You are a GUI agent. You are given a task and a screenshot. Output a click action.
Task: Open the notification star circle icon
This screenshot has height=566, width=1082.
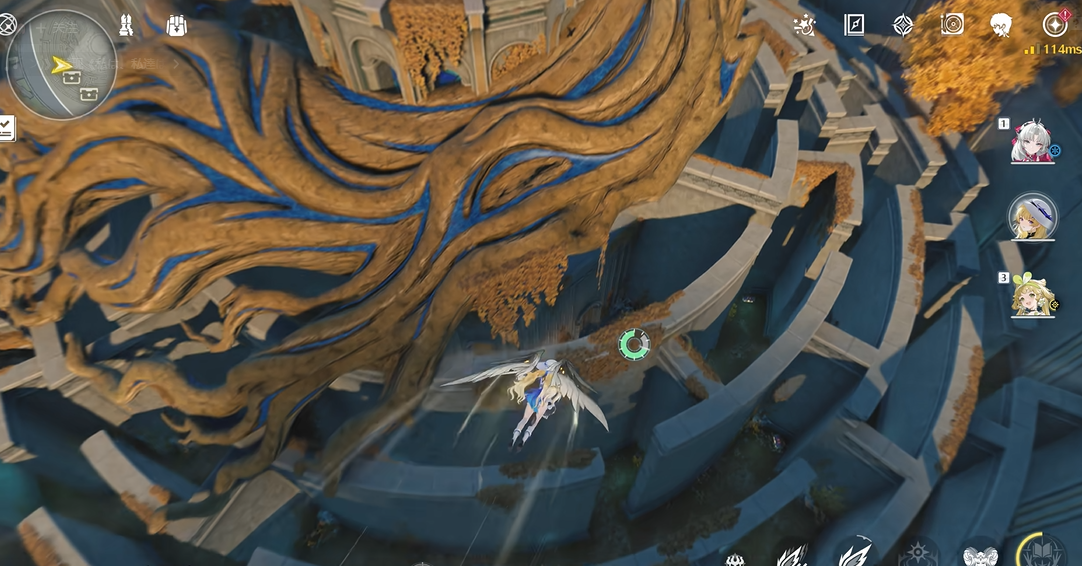click(x=1055, y=25)
